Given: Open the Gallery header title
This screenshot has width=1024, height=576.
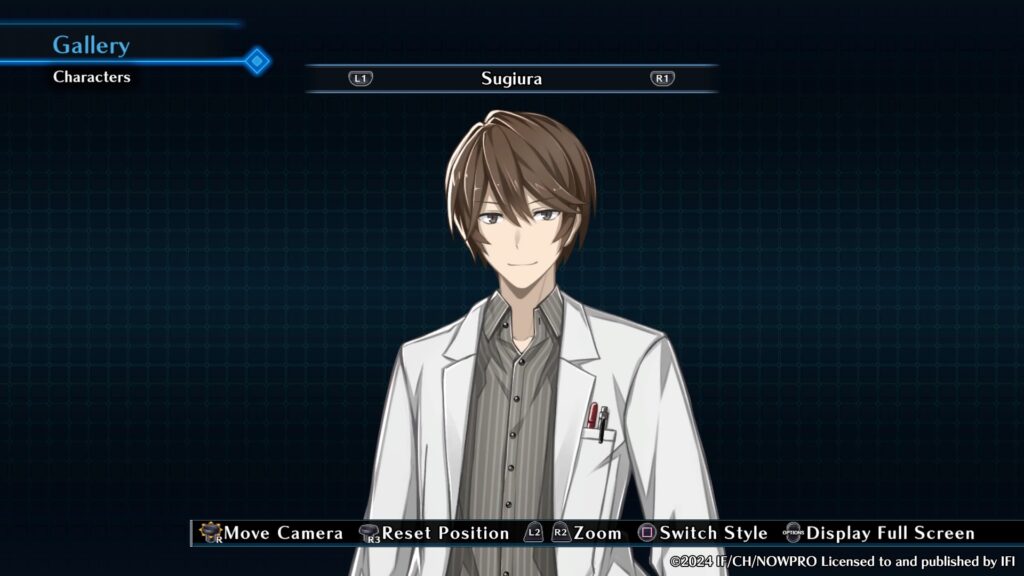Looking at the screenshot, I should 91,45.
